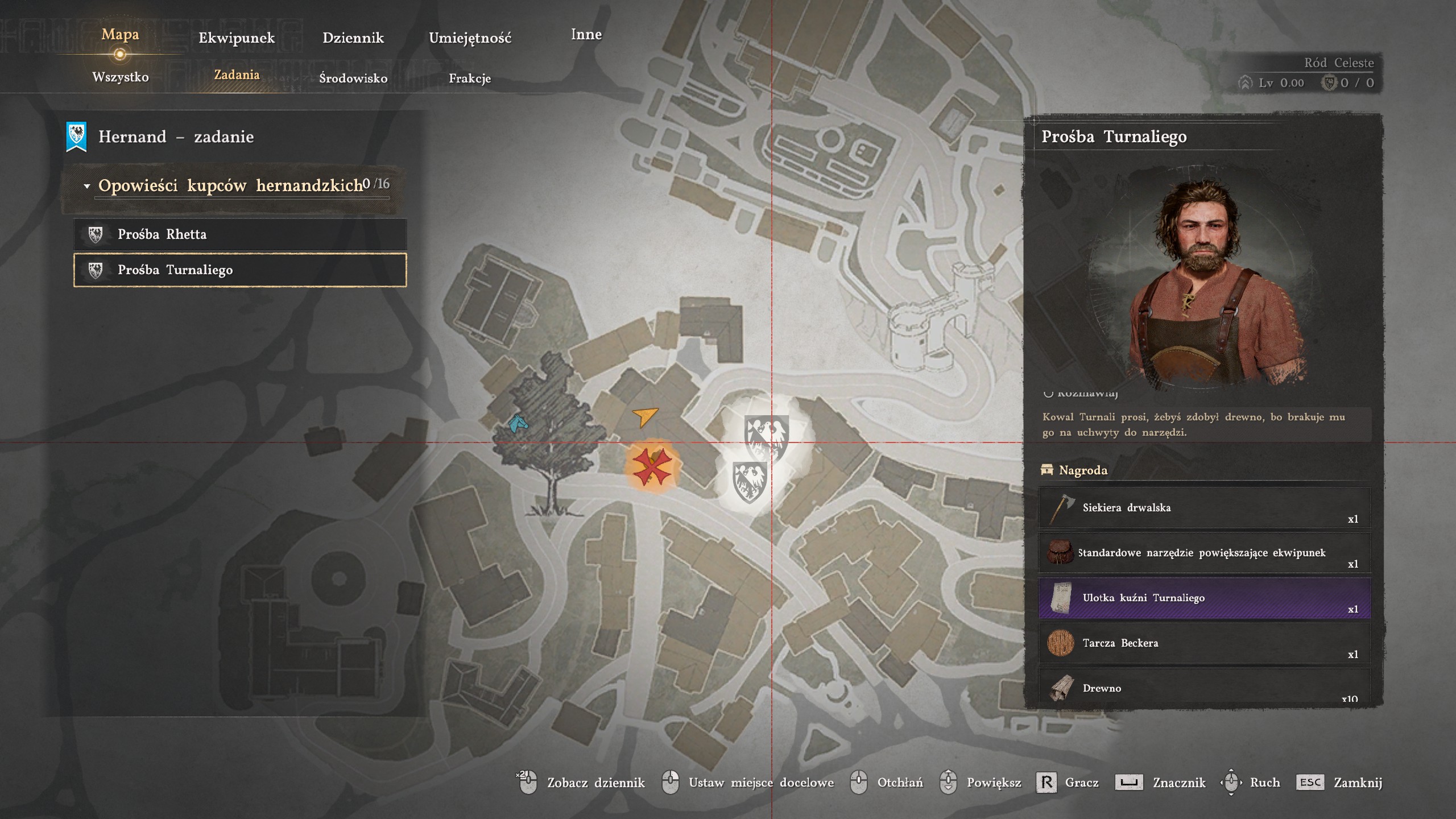Click the Mapa tab
This screenshot has width=1456, height=819.
[x=120, y=35]
